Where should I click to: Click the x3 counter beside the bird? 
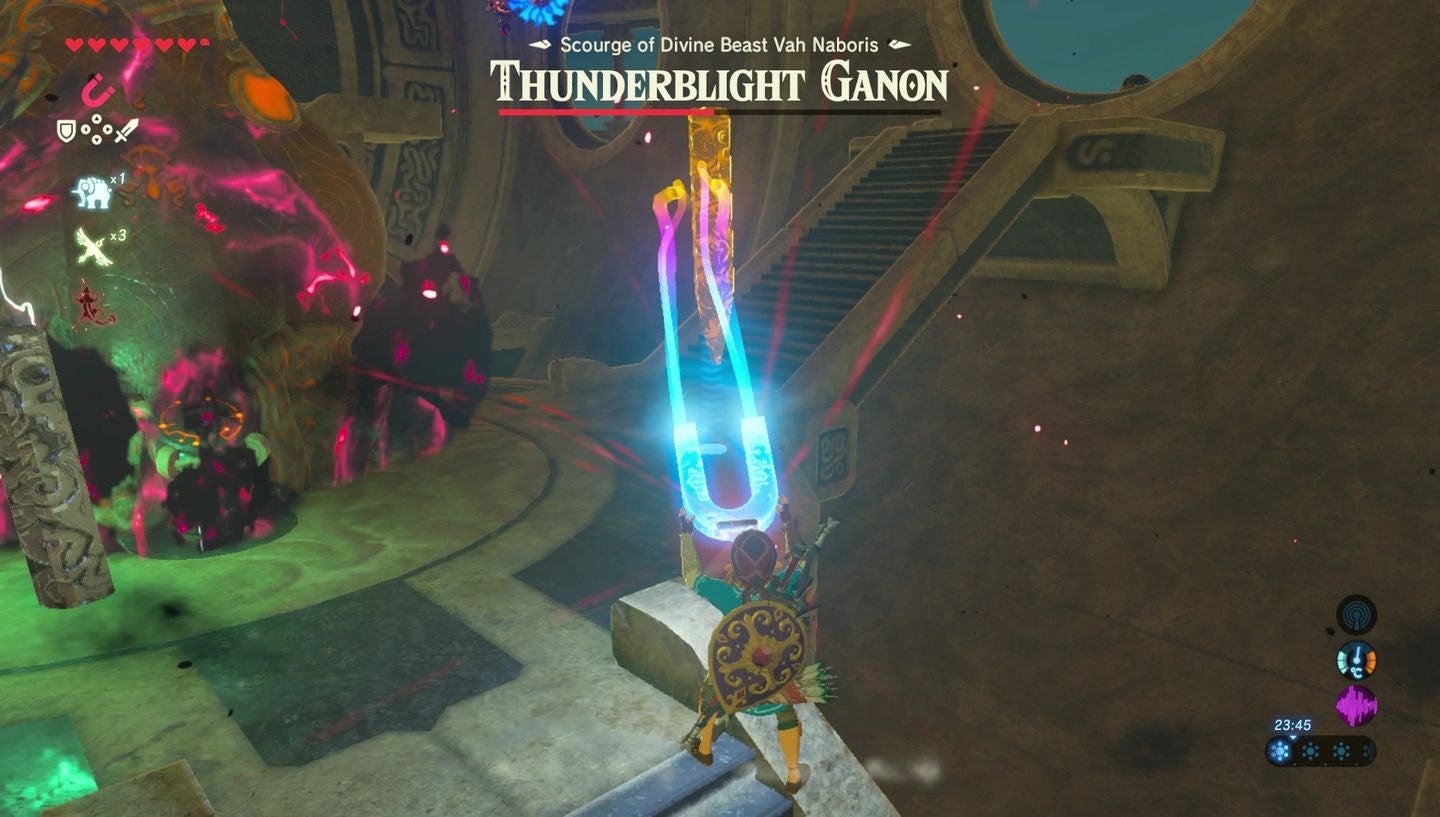117,238
